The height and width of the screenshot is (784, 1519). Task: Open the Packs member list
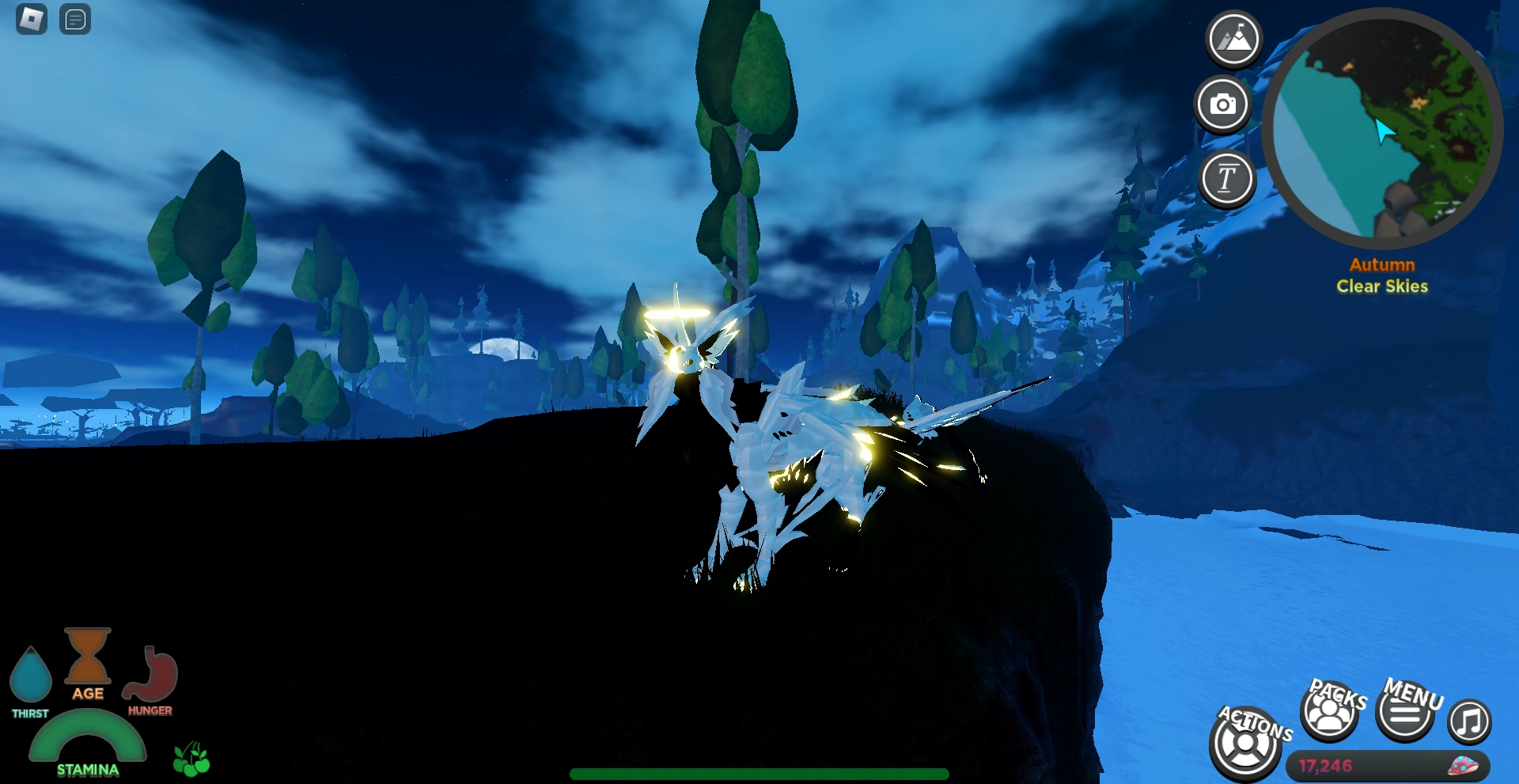click(1330, 714)
